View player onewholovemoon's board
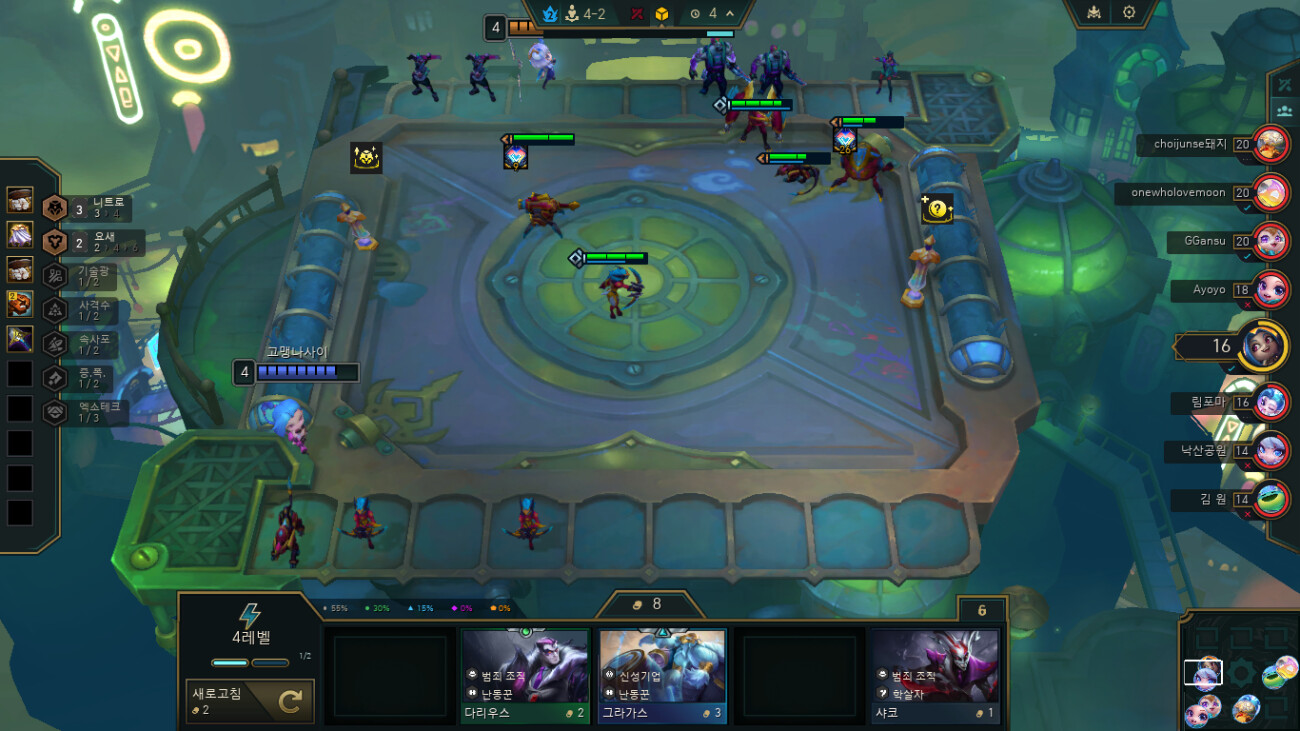This screenshot has height=731, width=1300. pyautogui.click(x=1271, y=192)
